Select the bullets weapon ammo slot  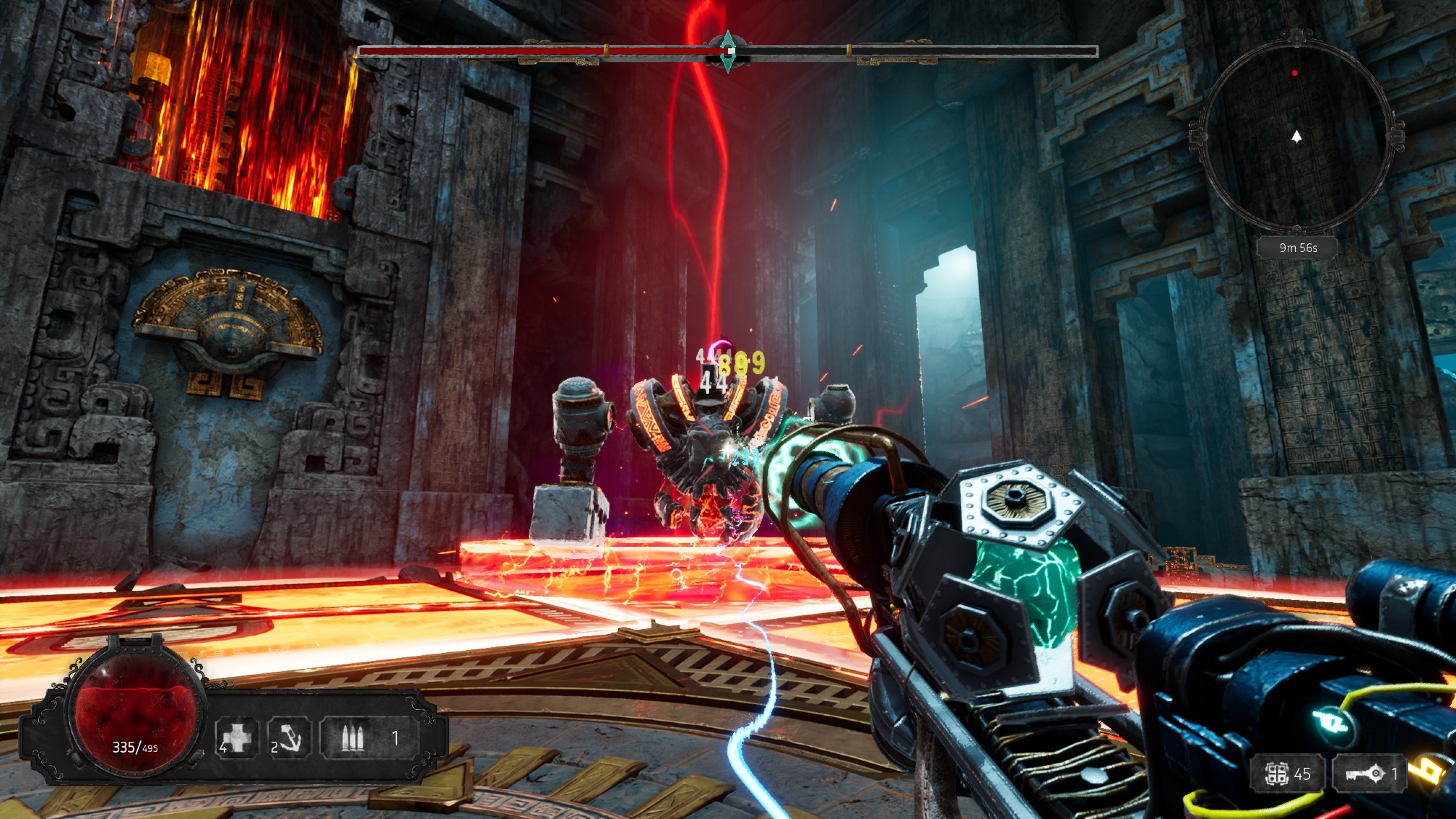point(354,738)
